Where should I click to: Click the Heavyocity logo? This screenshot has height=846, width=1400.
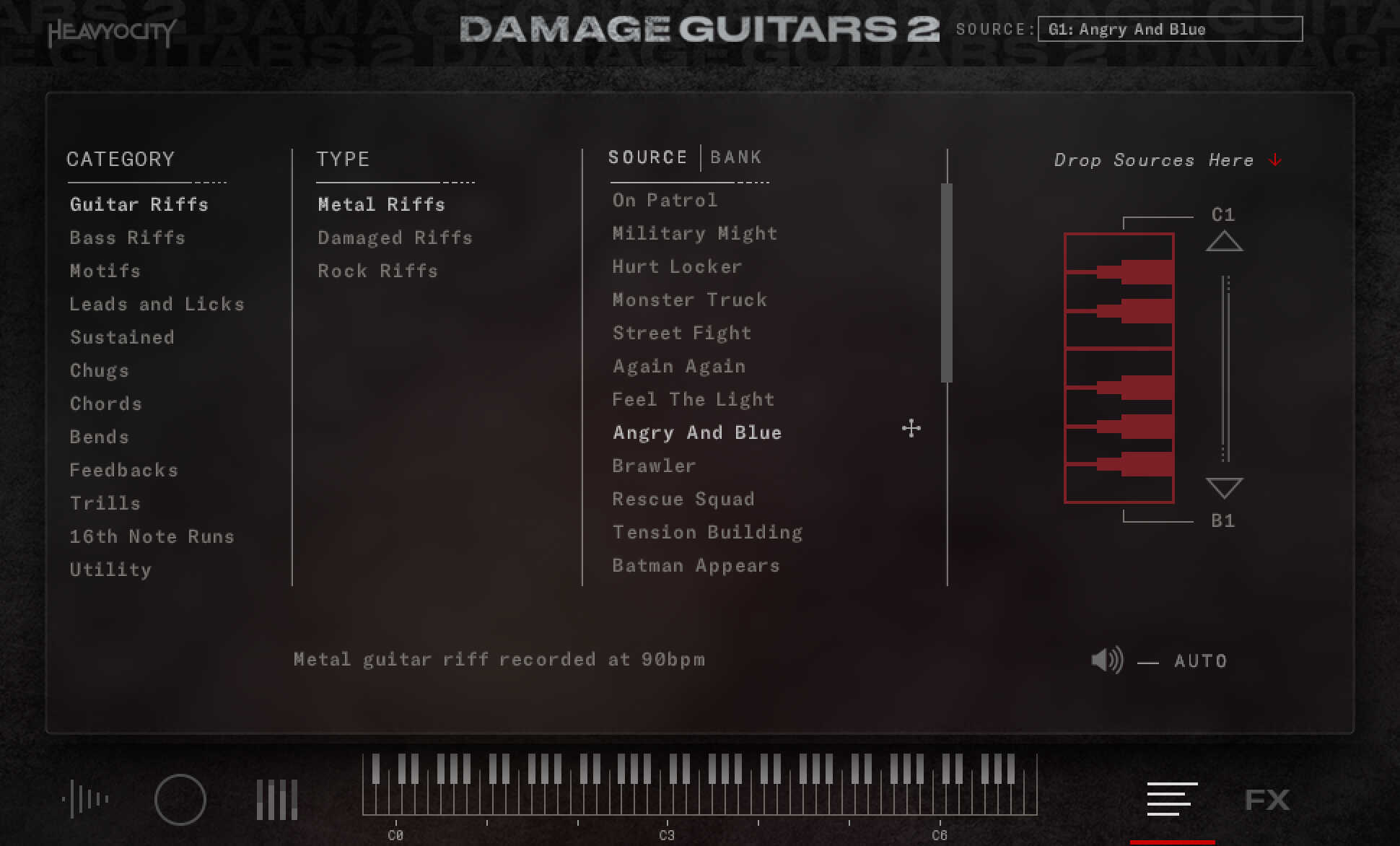pos(112,32)
